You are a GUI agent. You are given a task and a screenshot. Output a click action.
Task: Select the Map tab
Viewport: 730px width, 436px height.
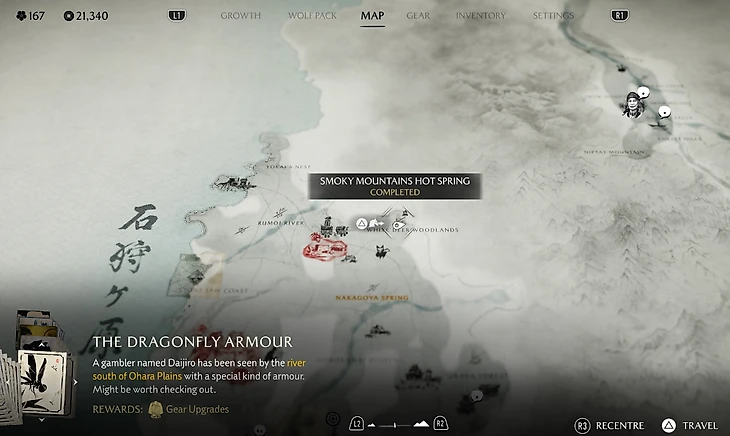point(372,16)
